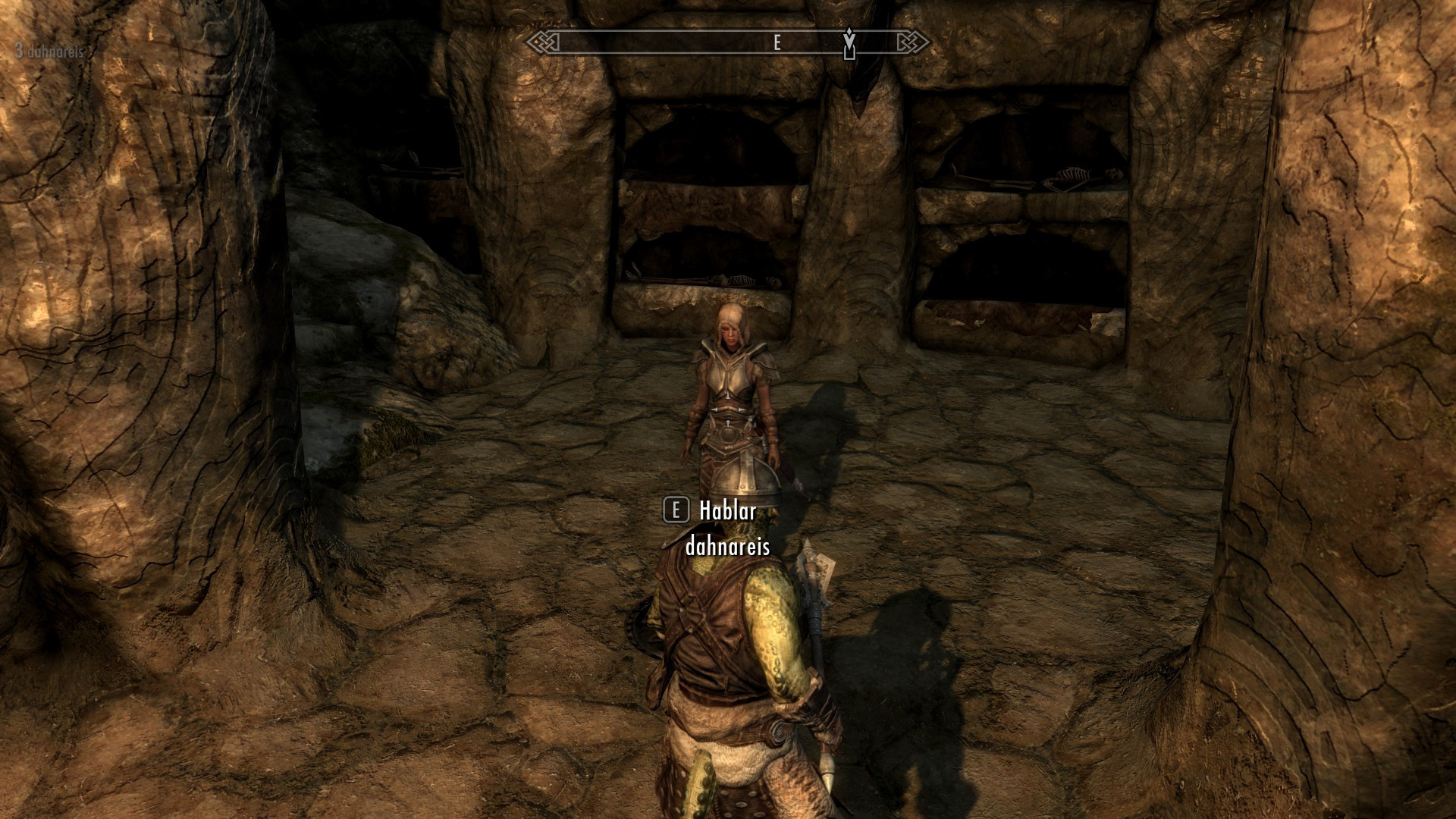
Task: Select the East letter on the compass bar
Action: [777, 43]
